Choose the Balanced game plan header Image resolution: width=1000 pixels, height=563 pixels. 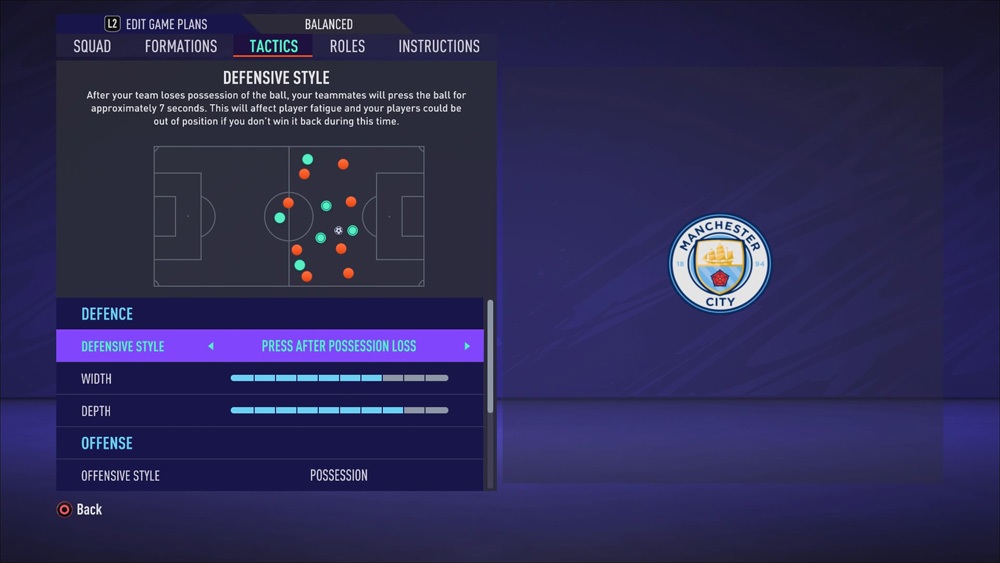(x=328, y=24)
